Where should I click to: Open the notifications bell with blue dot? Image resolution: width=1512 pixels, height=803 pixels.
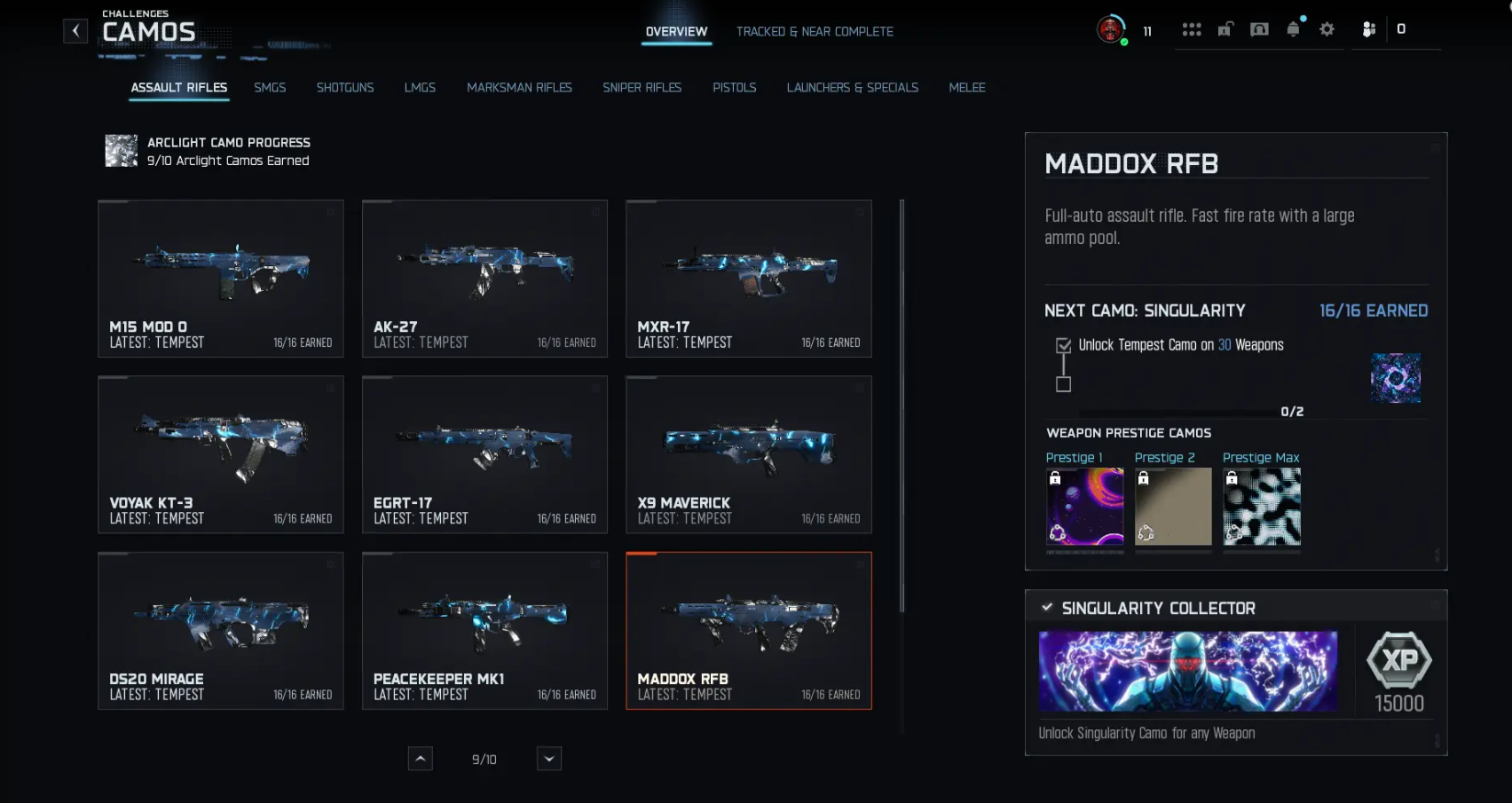[1293, 28]
